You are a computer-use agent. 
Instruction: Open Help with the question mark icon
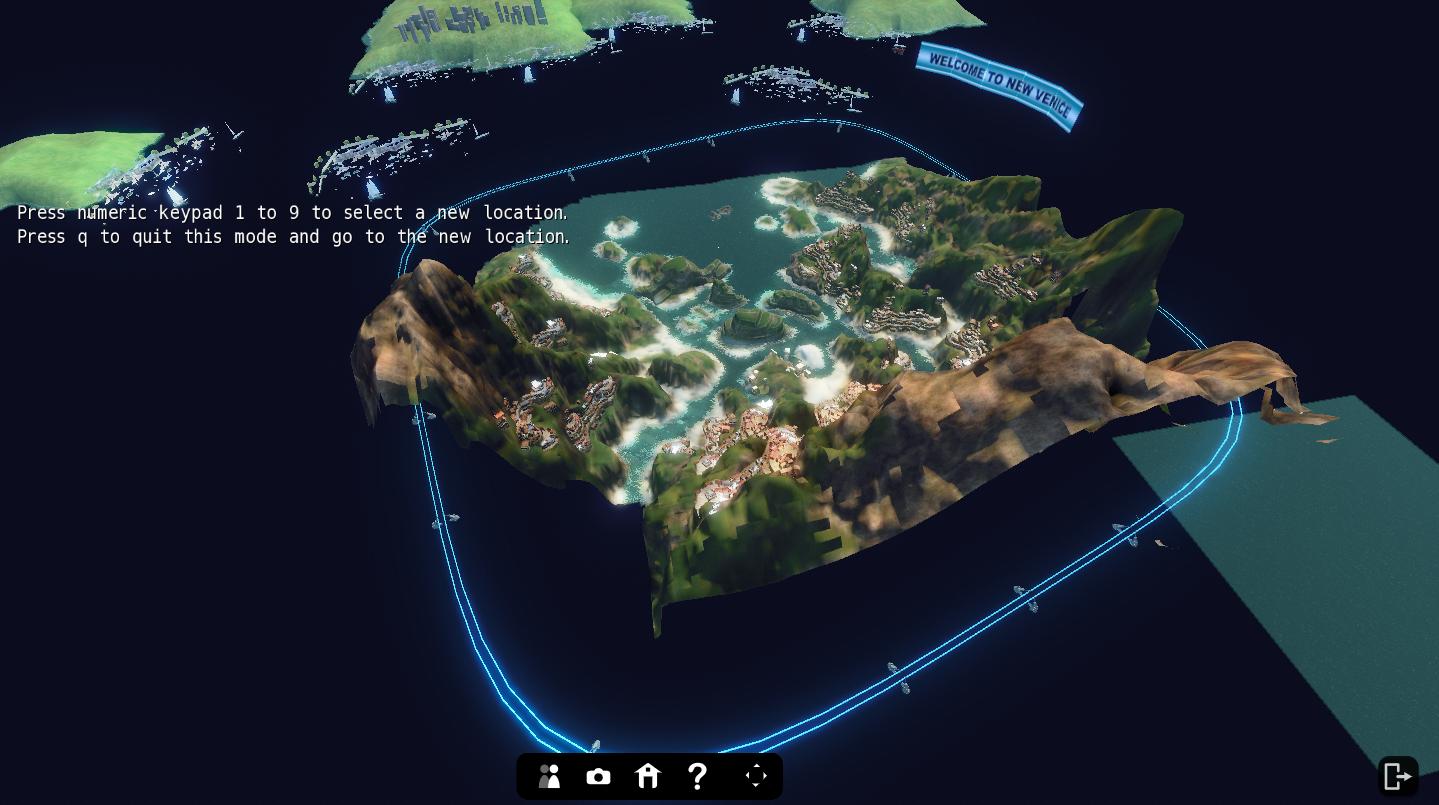point(697,776)
